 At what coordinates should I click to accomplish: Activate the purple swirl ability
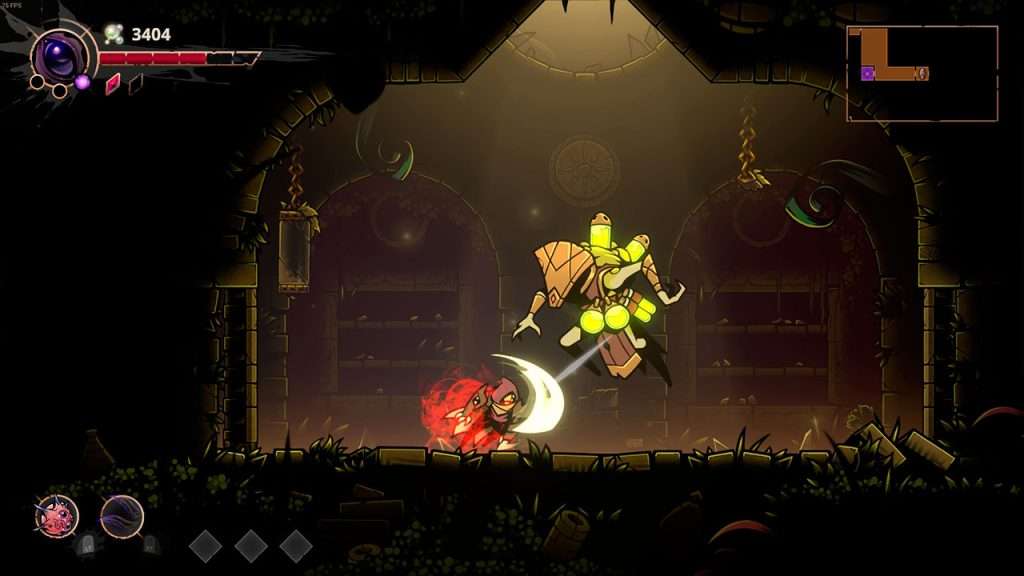[x=122, y=516]
